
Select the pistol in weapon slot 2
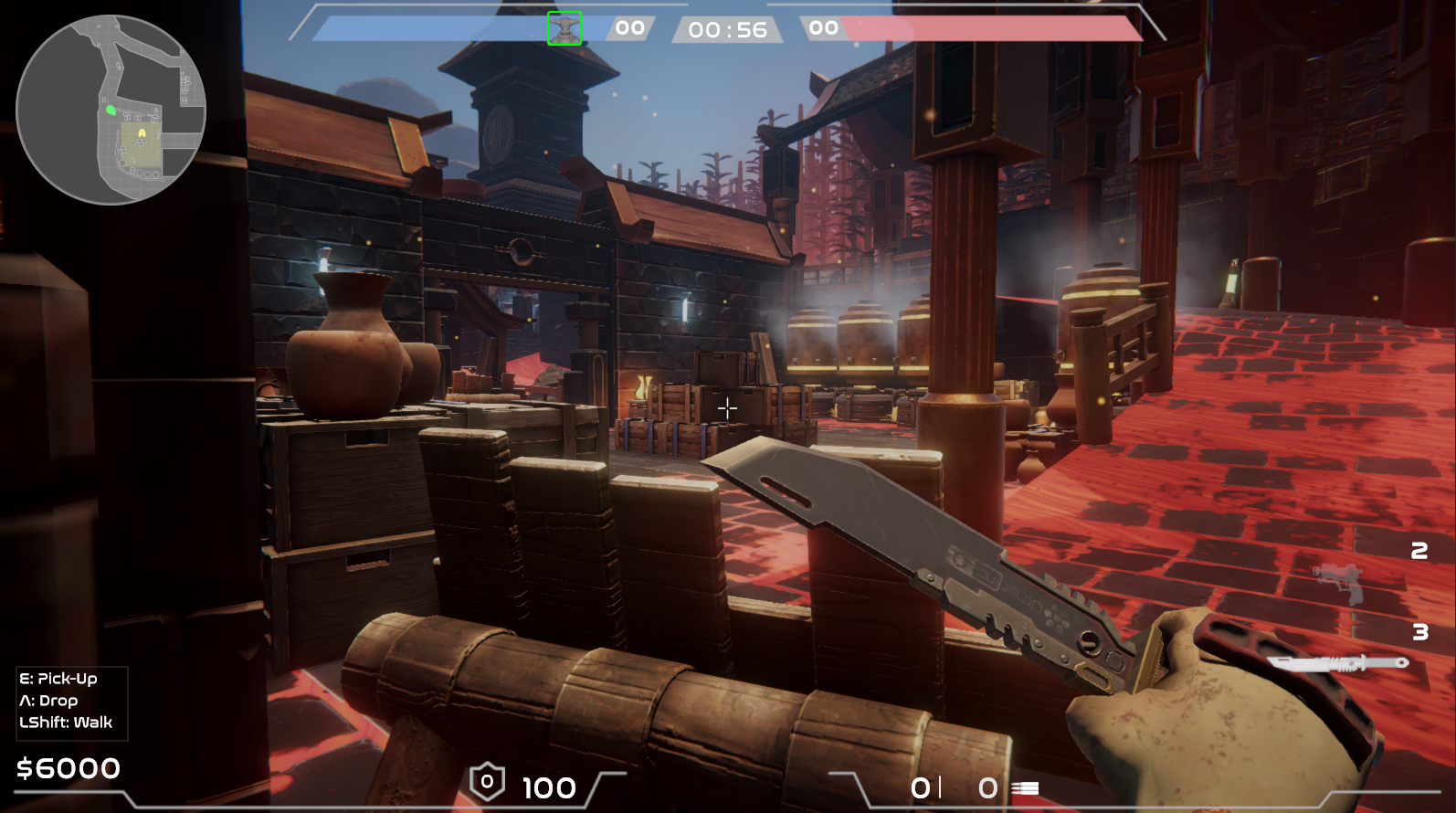(1338, 582)
